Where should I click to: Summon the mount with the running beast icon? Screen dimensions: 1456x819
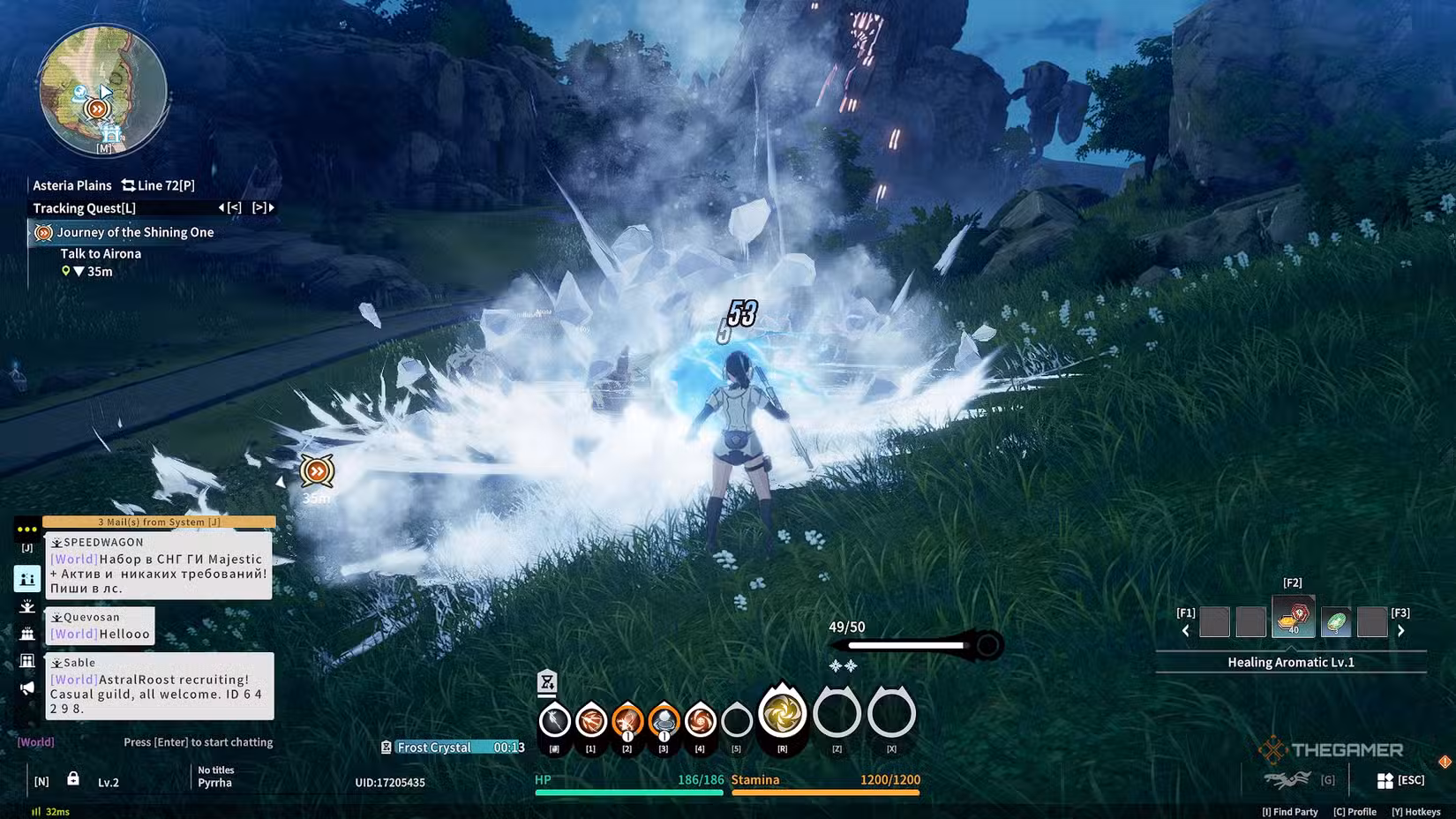pos(1287,779)
